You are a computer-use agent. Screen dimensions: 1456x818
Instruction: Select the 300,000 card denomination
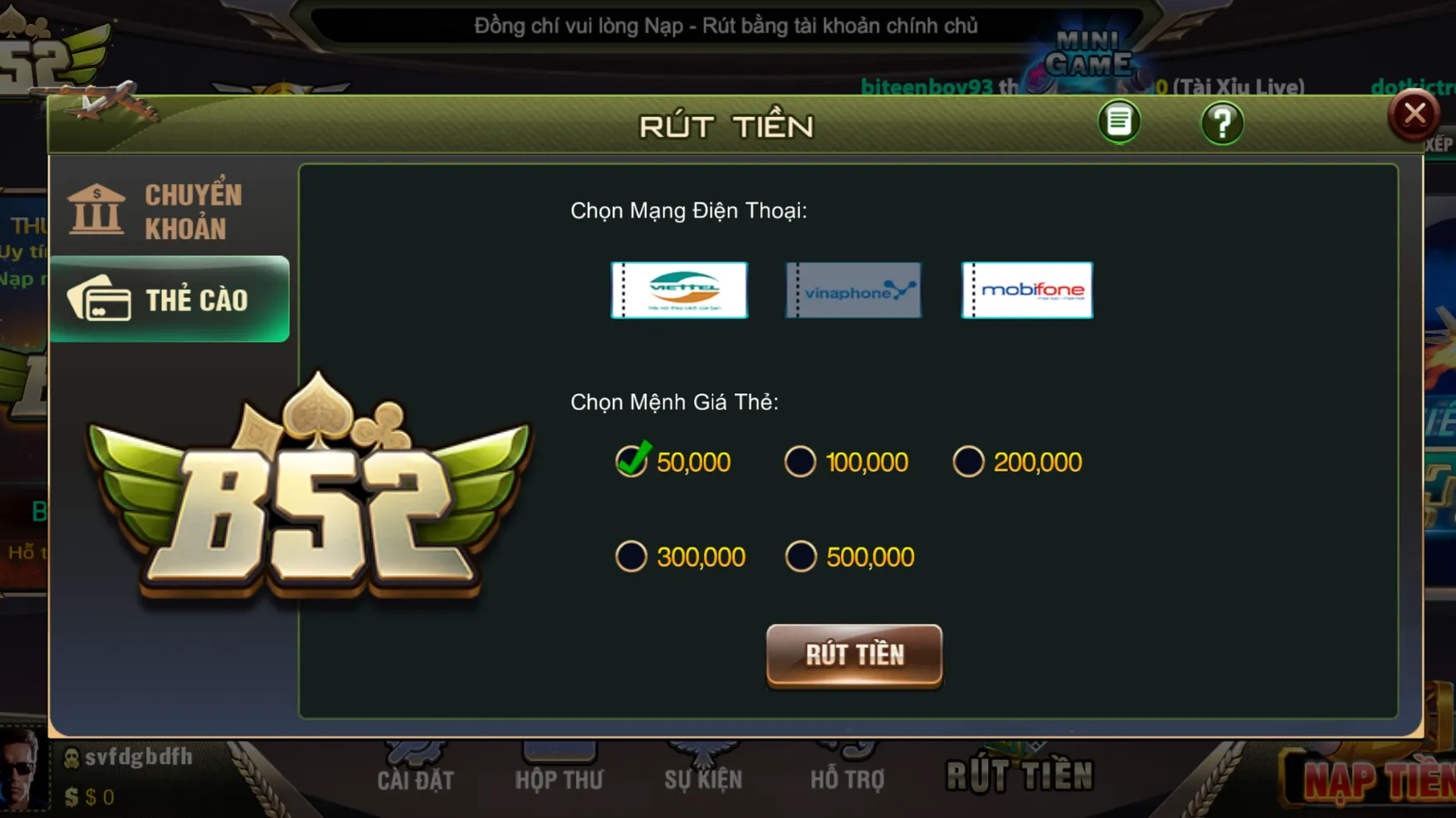point(633,556)
